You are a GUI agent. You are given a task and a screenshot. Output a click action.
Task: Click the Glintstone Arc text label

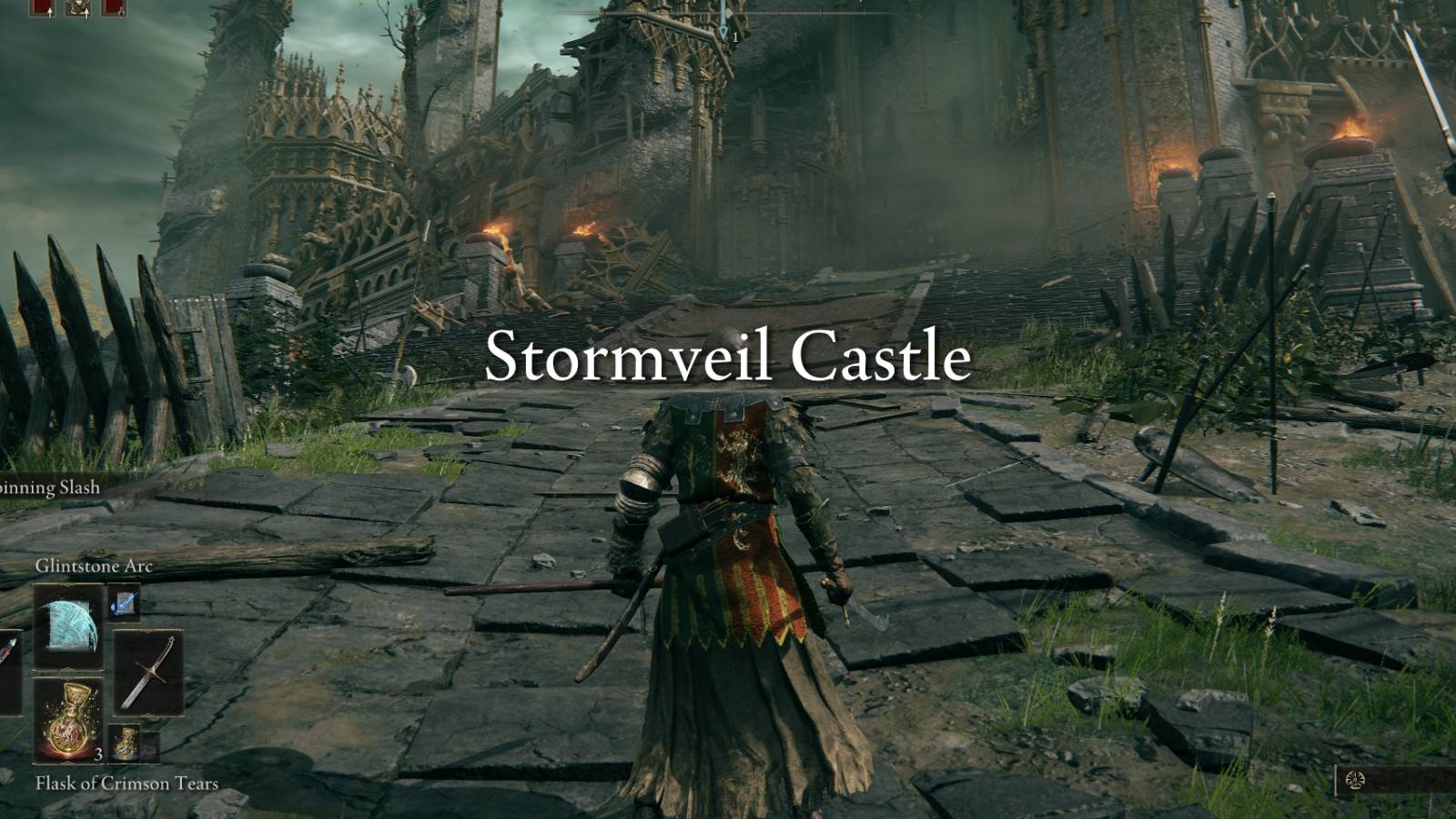pos(95,566)
